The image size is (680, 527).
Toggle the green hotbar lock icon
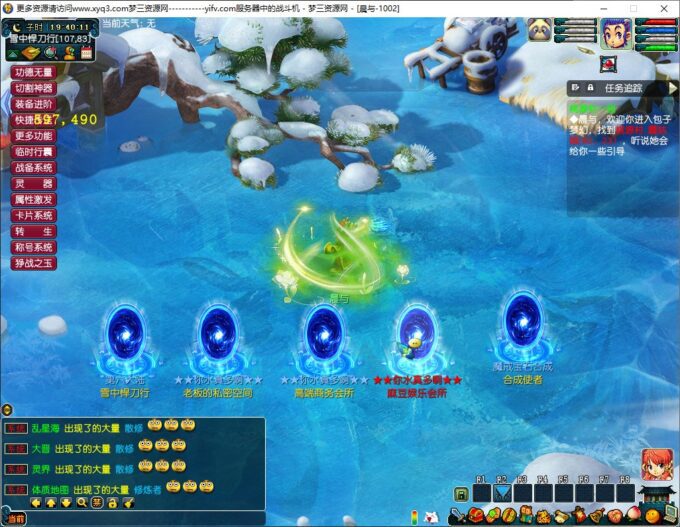pyautogui.click(x=461, y=494)
